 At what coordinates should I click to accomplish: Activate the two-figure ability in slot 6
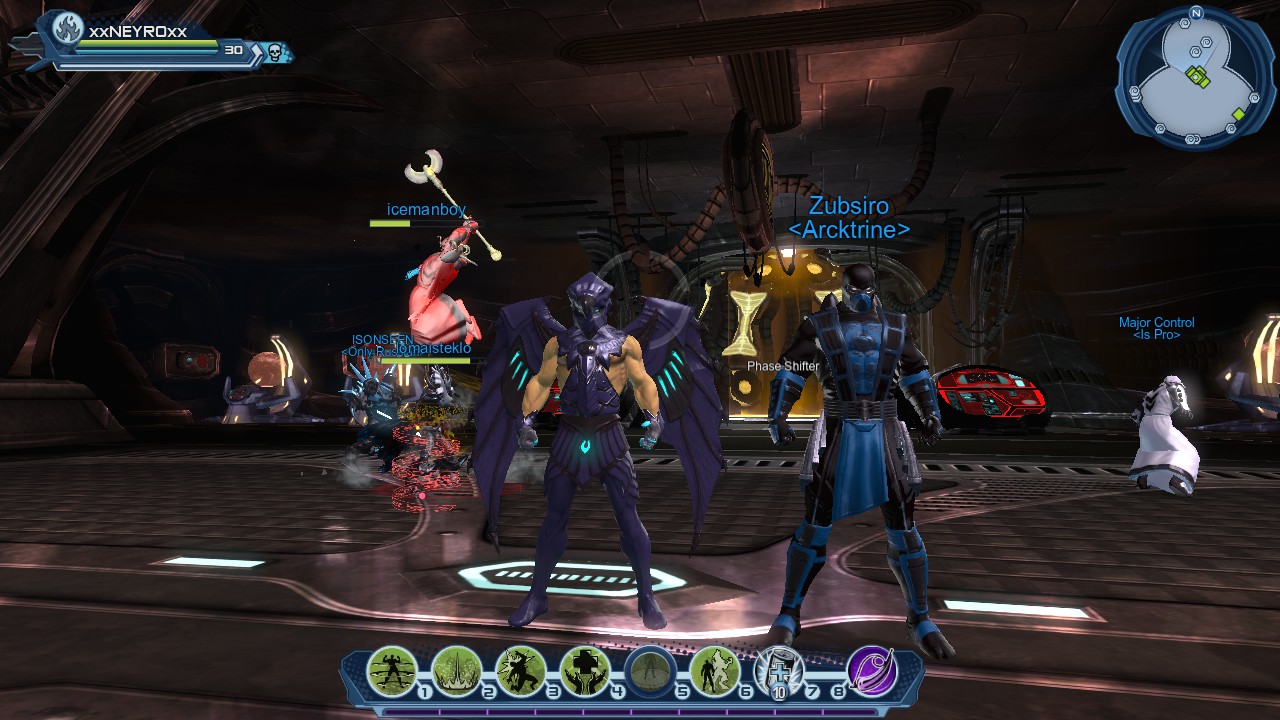click(714, 670)
